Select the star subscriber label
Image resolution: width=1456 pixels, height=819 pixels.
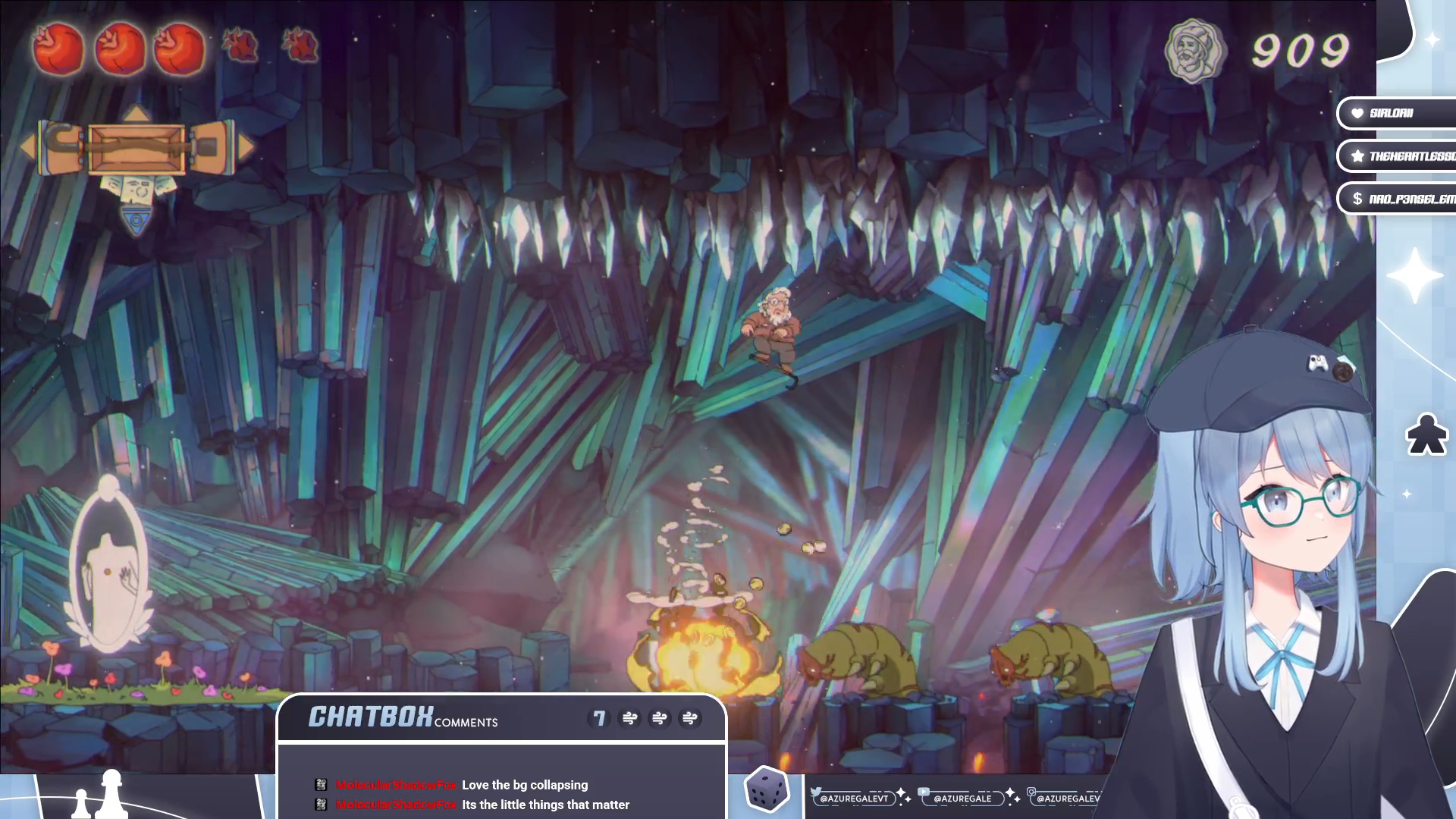(x=1397, y=156)
